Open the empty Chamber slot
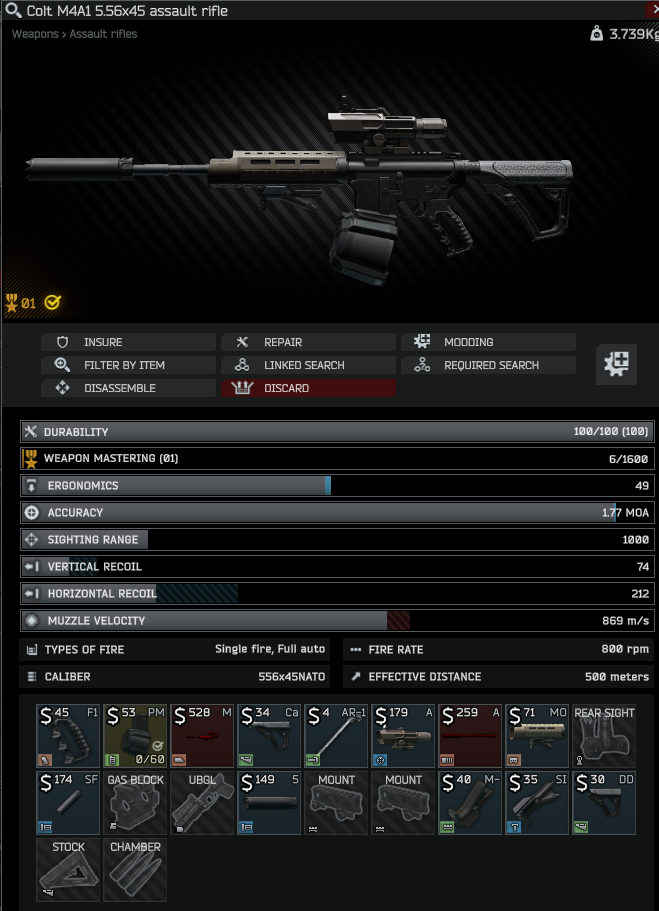The width and height of the screenshot is (659, 911). tap(136, 870)
